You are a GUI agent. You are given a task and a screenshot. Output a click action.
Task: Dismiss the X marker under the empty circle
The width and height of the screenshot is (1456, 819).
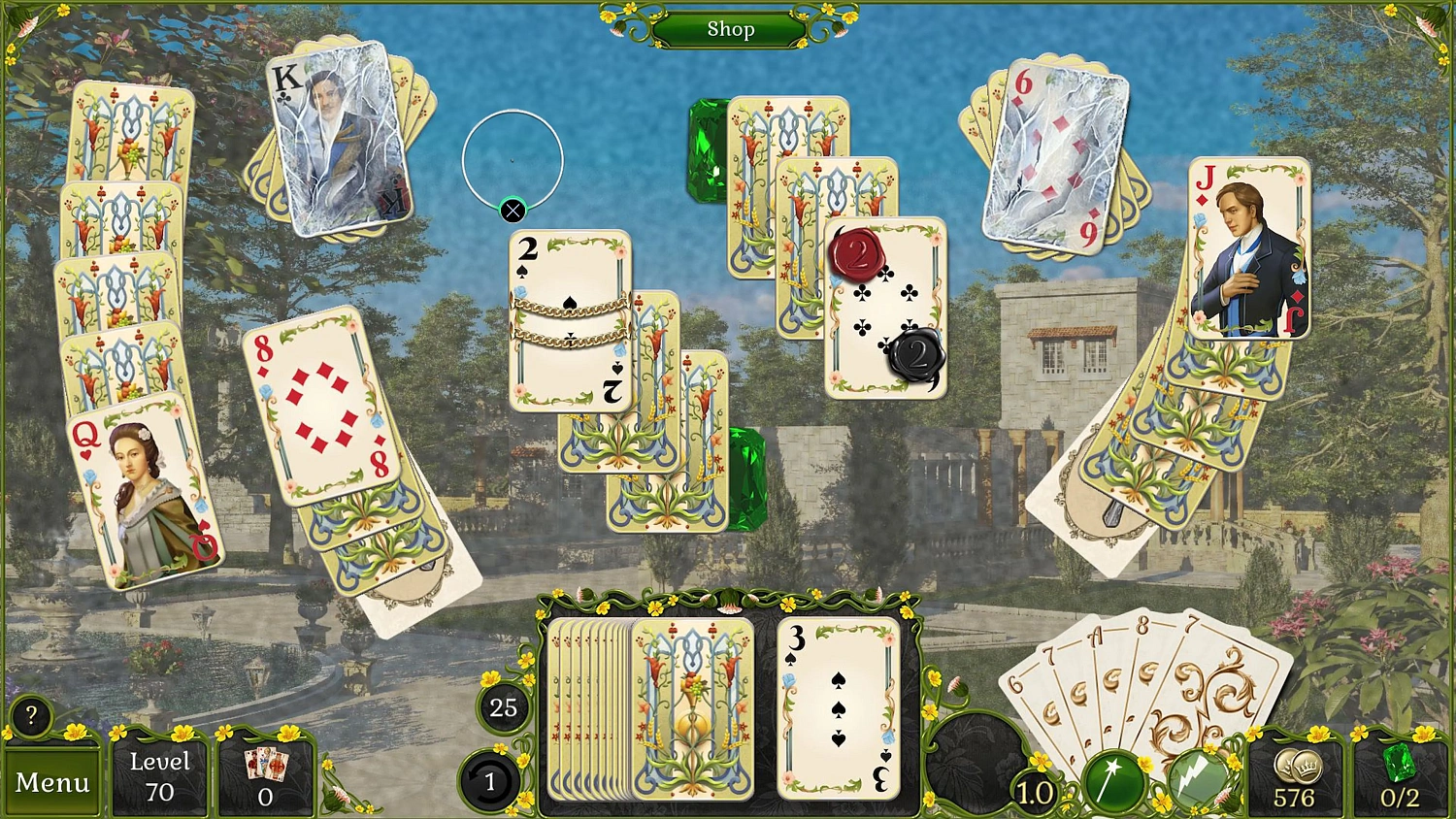[x=513, y=209]
